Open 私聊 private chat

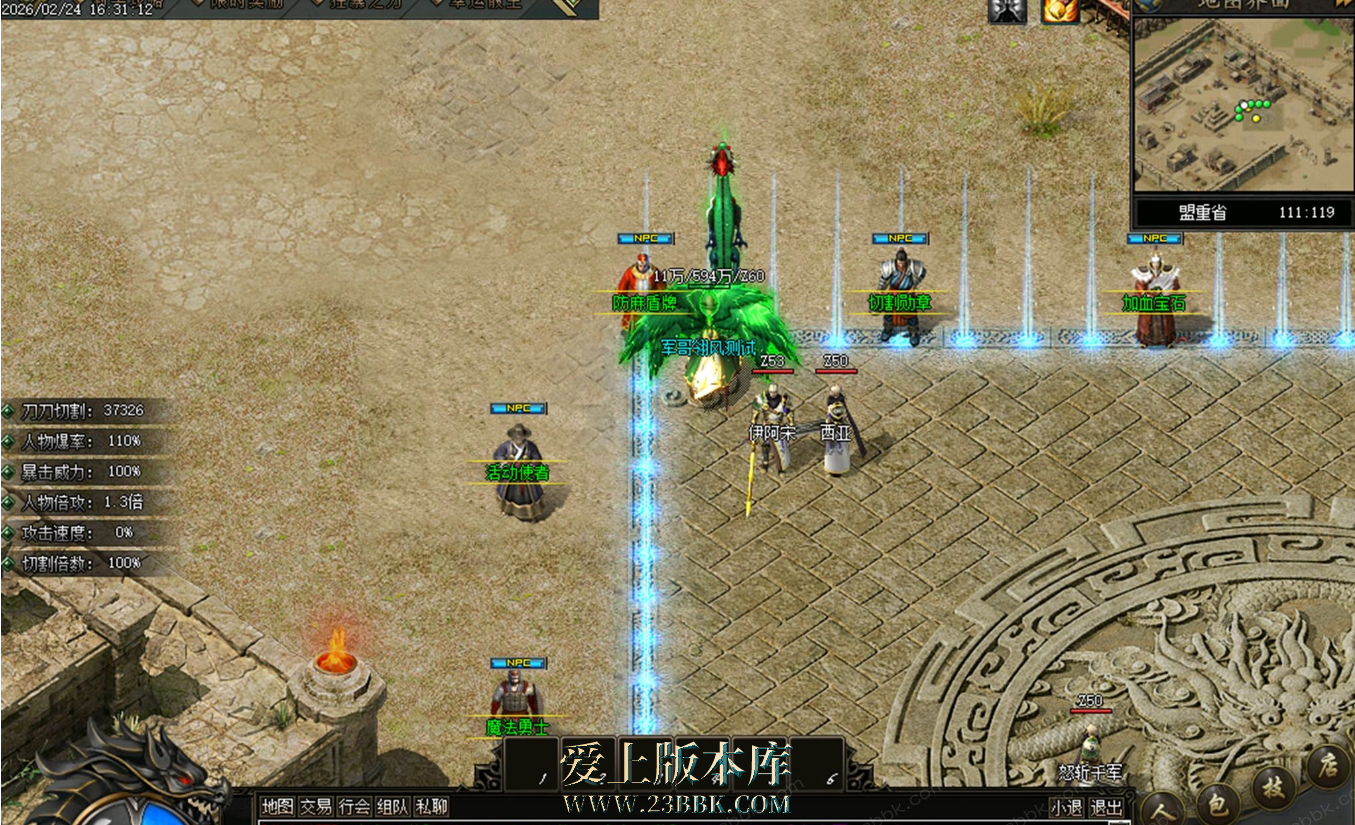[x=431, y=807]
